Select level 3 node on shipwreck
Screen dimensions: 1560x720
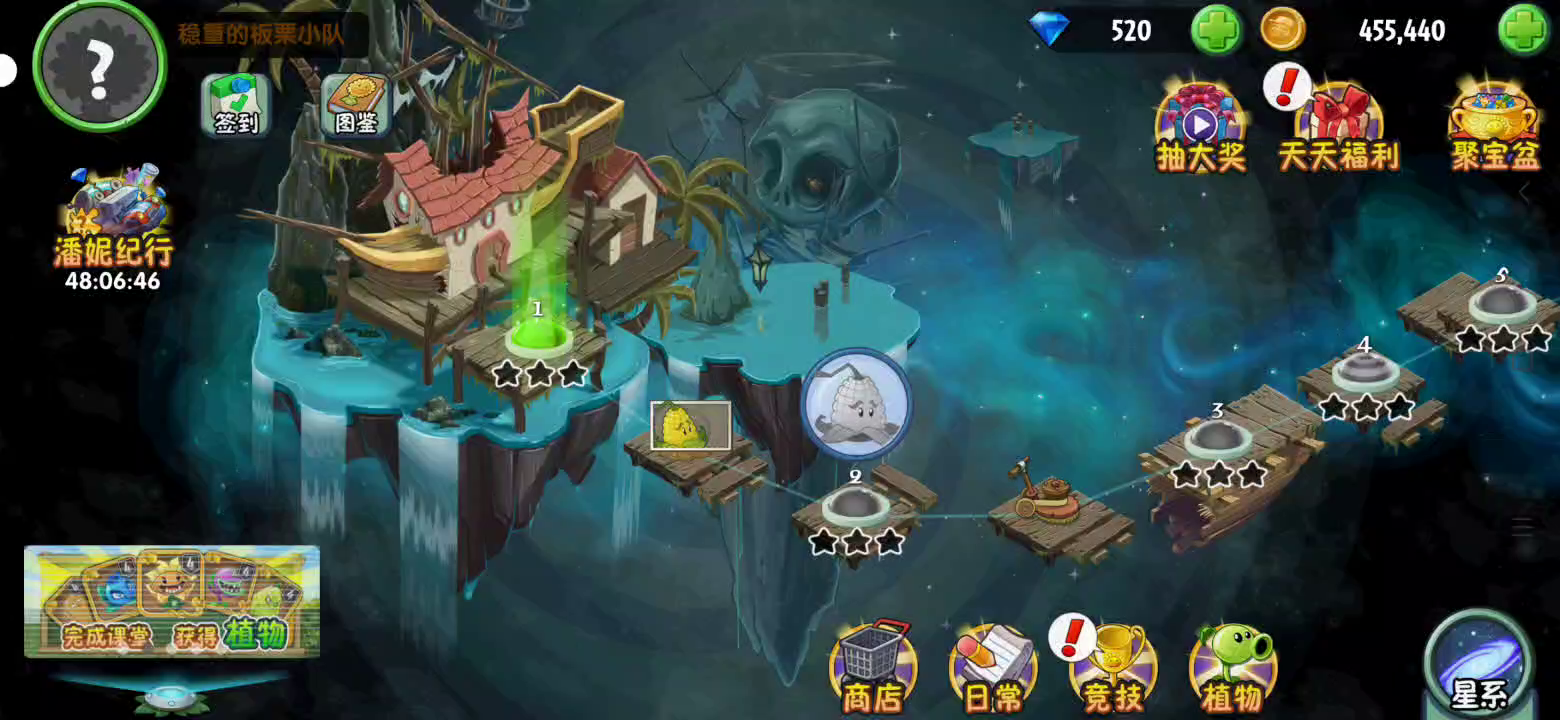coord(1217,438)
